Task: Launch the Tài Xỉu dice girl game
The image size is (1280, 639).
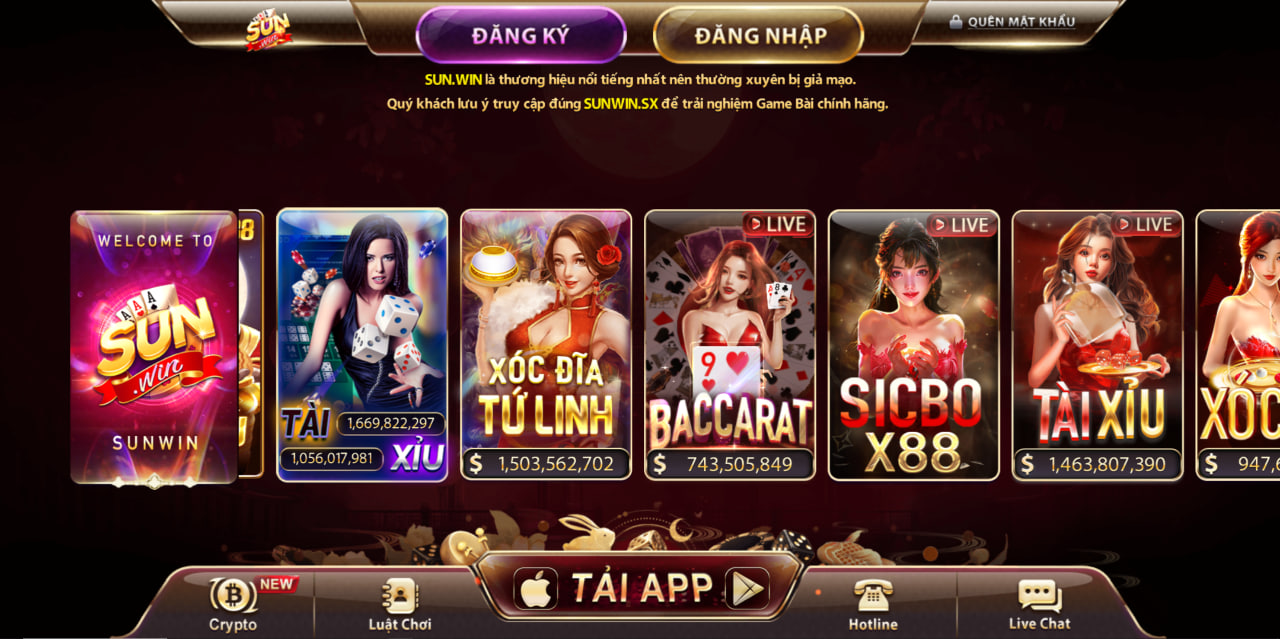Action: click(362, 345)
